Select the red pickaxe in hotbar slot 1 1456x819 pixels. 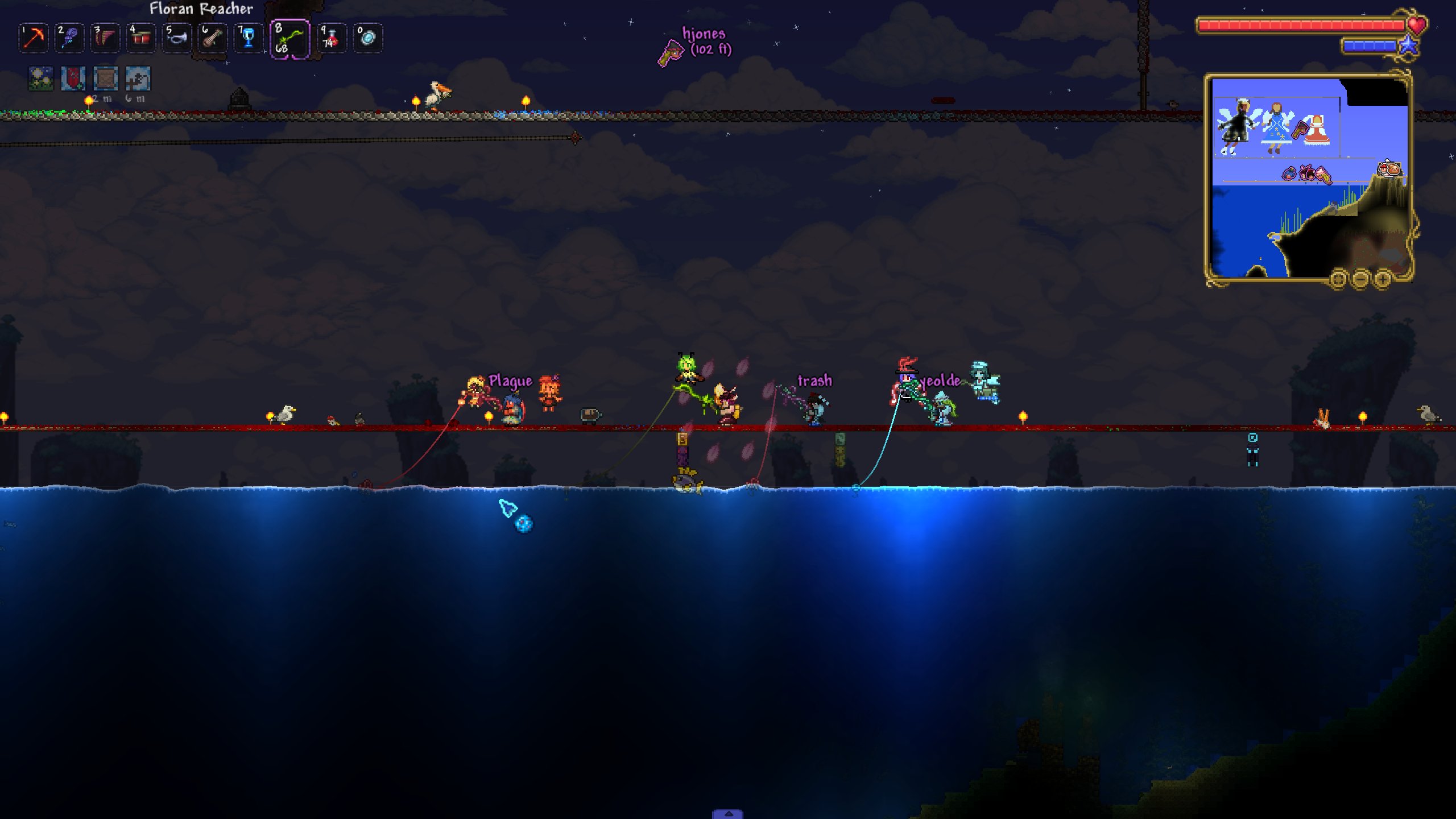(34, 38)
